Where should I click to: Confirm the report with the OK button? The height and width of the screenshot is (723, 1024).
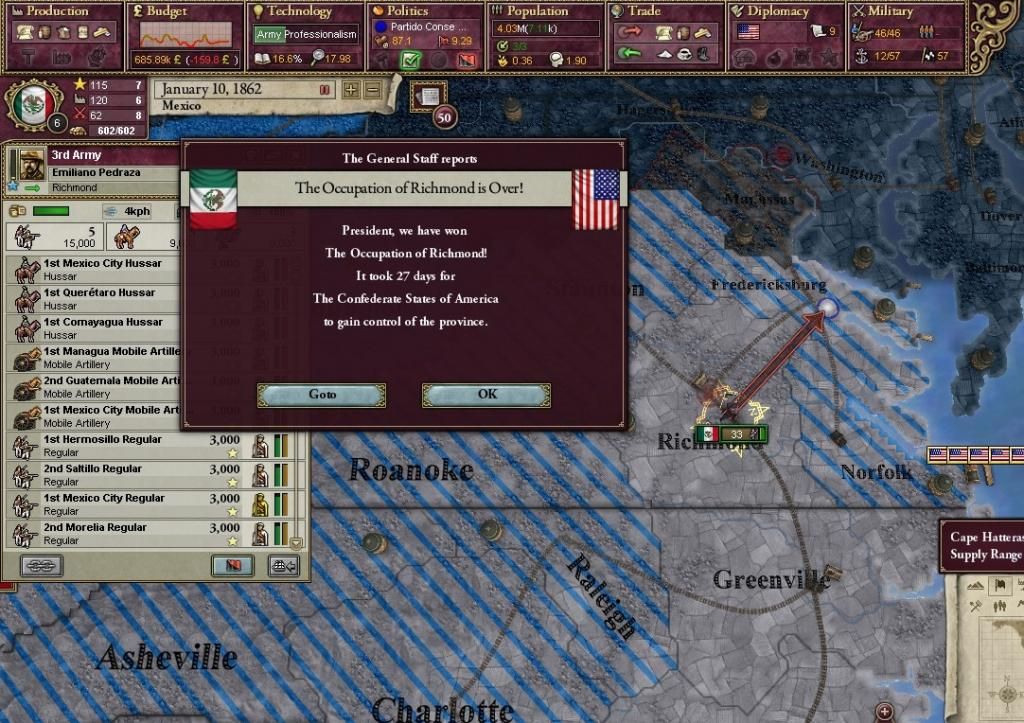coord(486,395)
